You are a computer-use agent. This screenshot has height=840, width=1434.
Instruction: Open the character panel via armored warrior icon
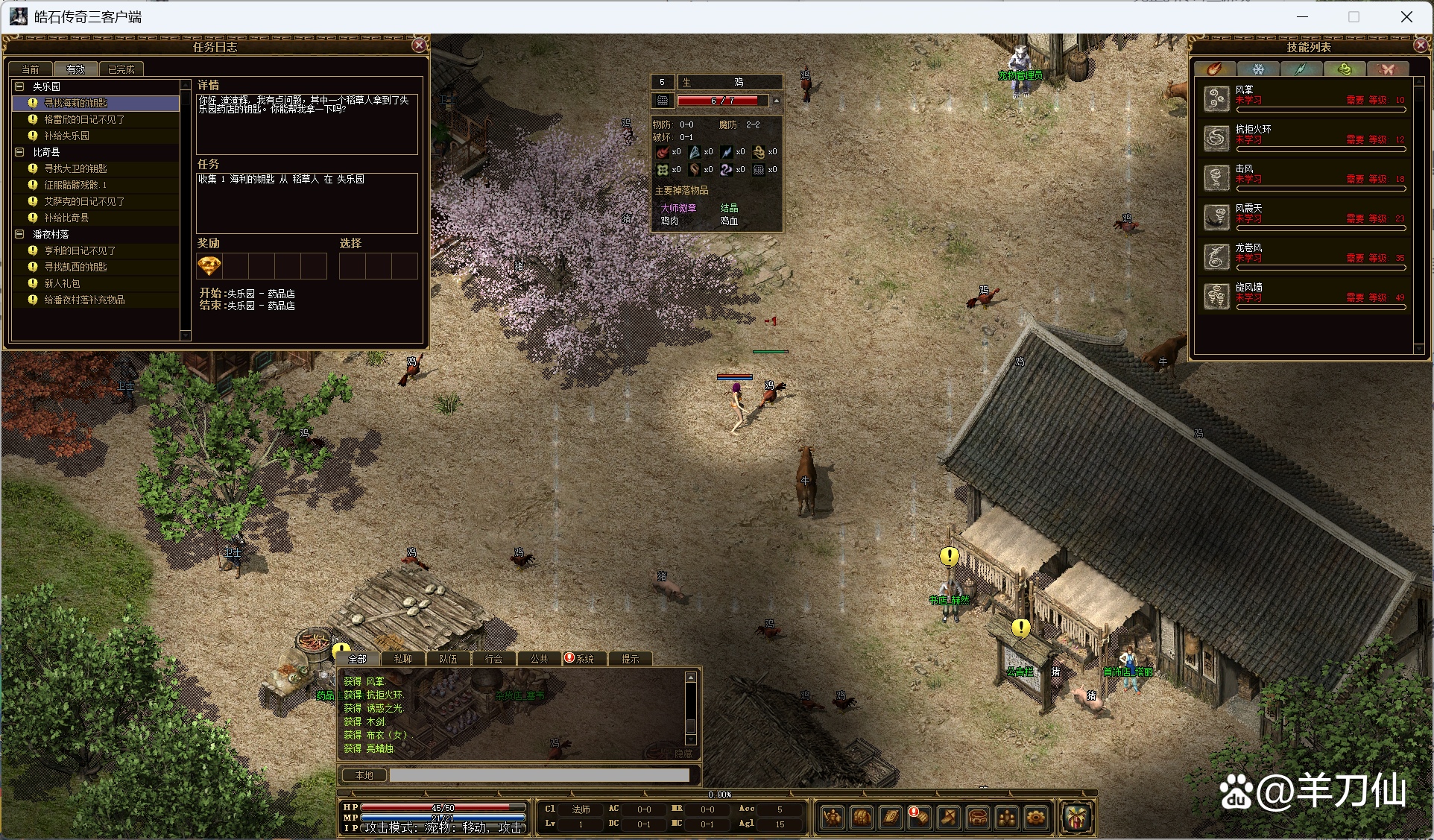(x=832, y=818)
